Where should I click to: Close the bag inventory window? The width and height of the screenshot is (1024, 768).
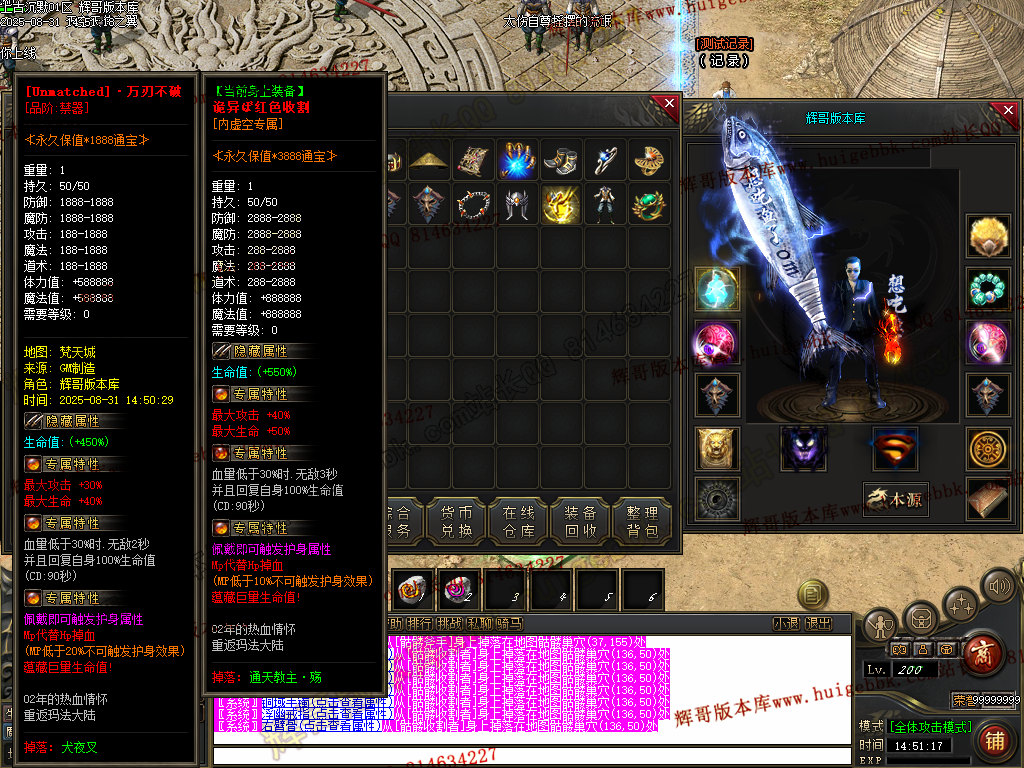pos(665,105)
